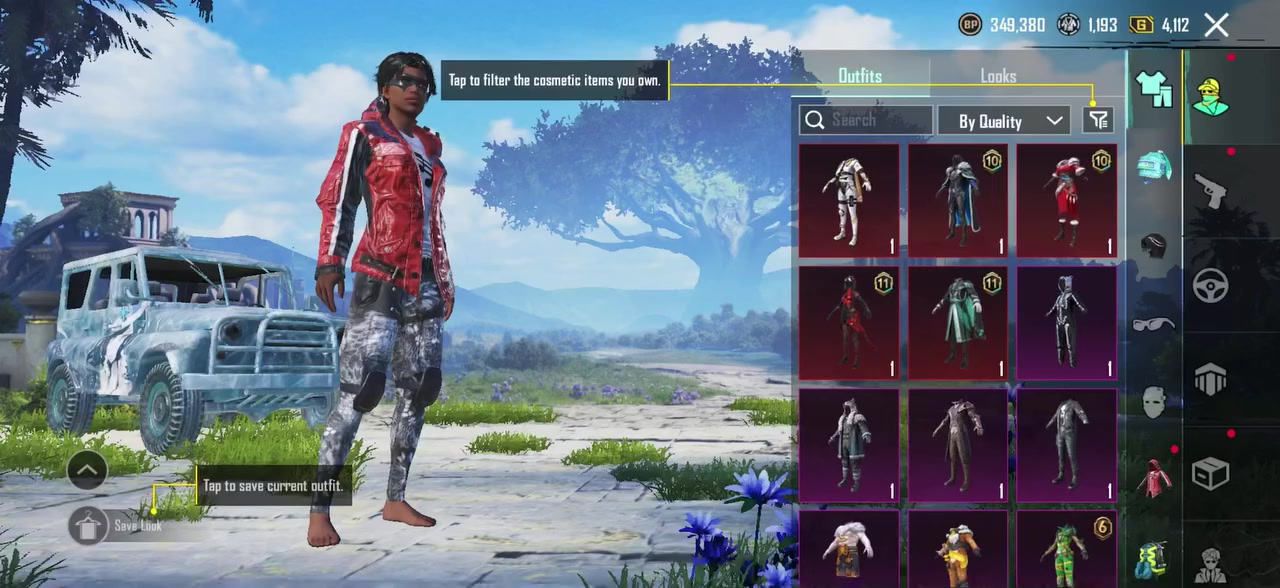
Task: Switch to the Looks tab
Action: [997, 76]
